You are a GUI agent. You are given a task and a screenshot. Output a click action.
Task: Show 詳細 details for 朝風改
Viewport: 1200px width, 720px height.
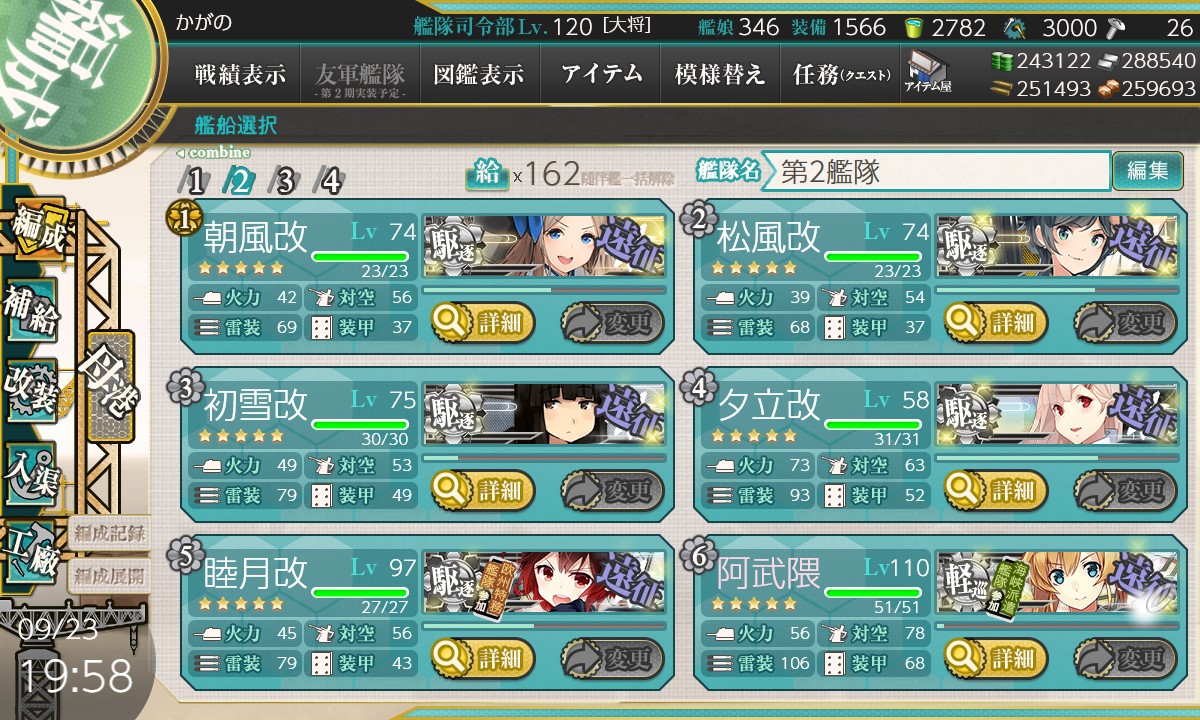click(x=483, y=322)
